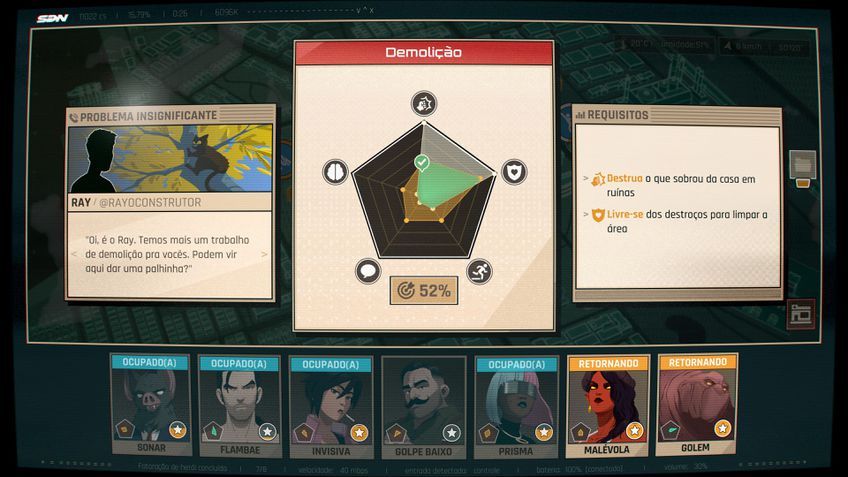Click the brain intellect stat icon

point(334,172)
